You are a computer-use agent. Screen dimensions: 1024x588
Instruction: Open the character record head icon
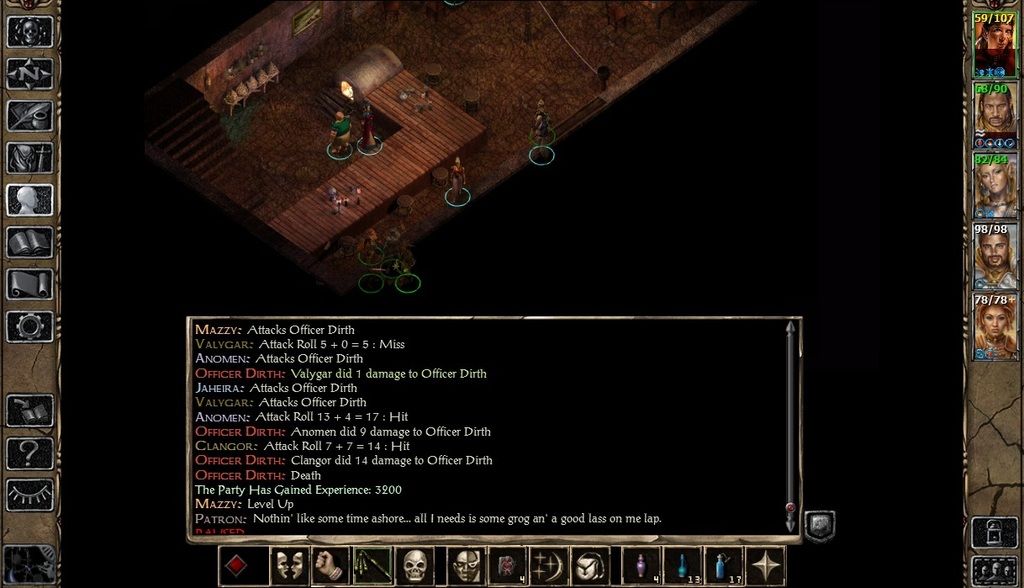click(x=30, y=200)
